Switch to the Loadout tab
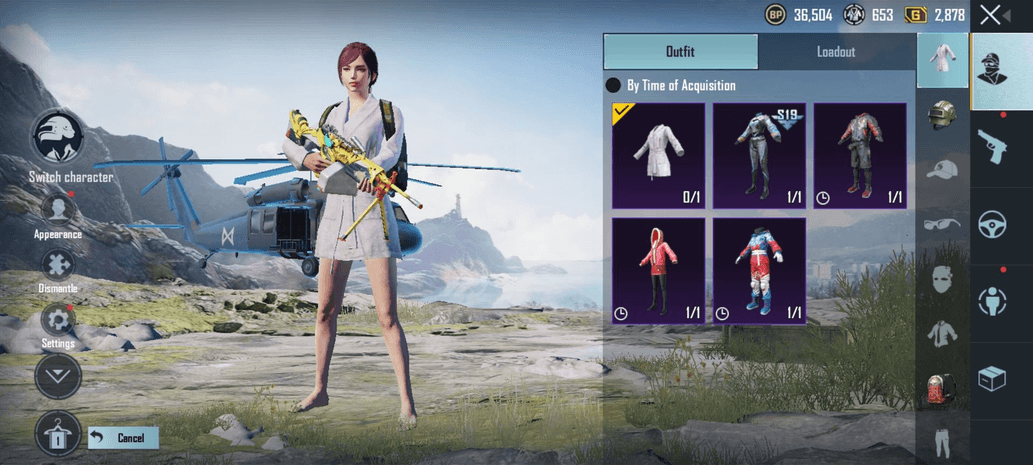 [836, 51]
